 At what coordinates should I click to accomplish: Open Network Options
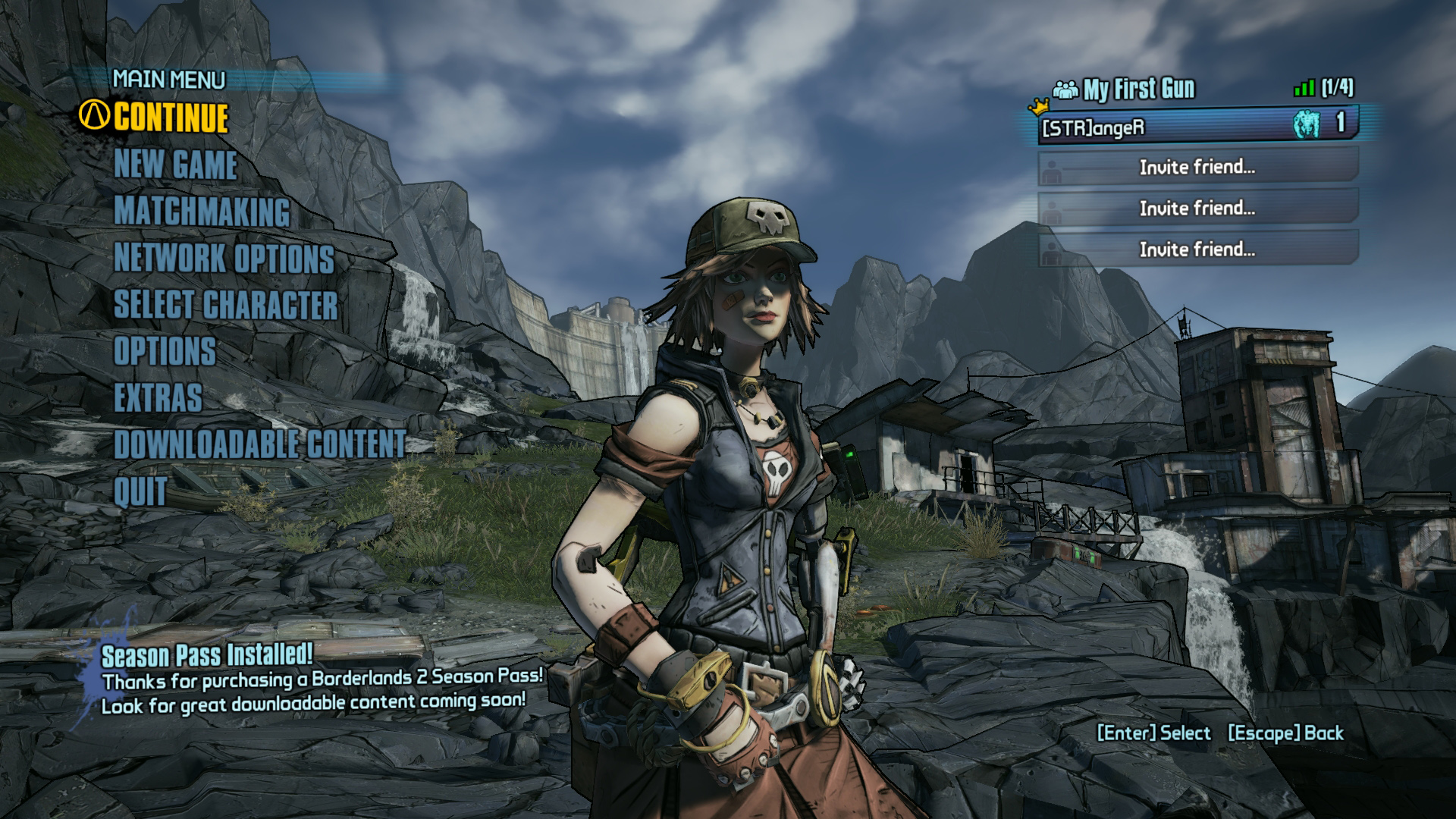(x=224, y=259)
